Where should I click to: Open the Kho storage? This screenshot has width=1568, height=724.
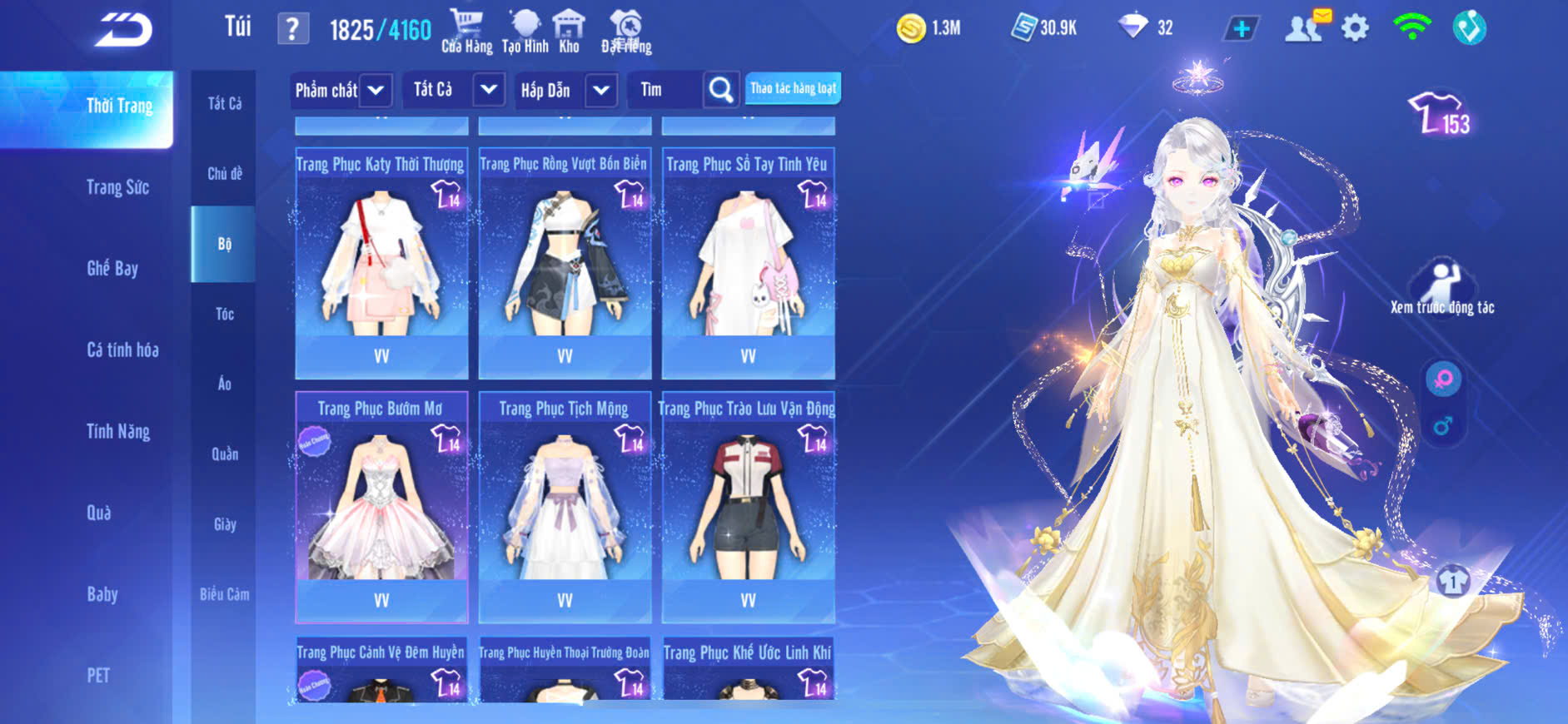pos(569,32)
